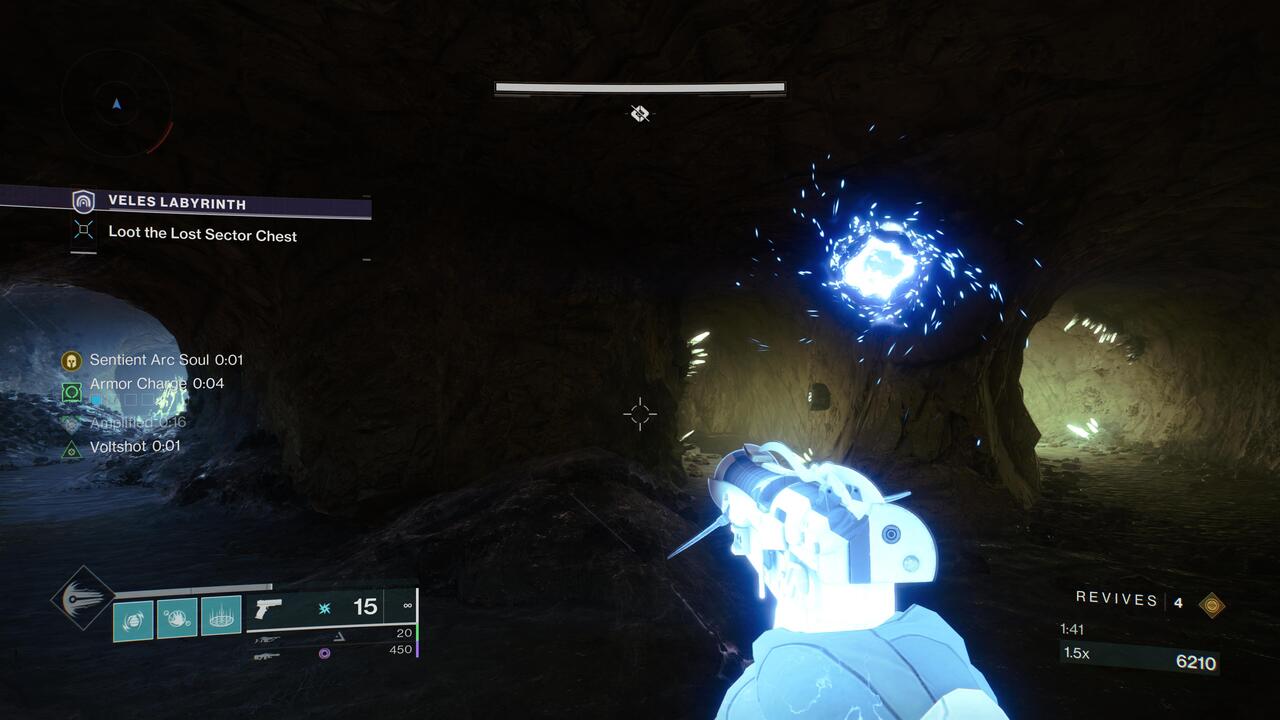Click the Armor Charge buff icon
The image size is (1280, 720).
(71, 392)
